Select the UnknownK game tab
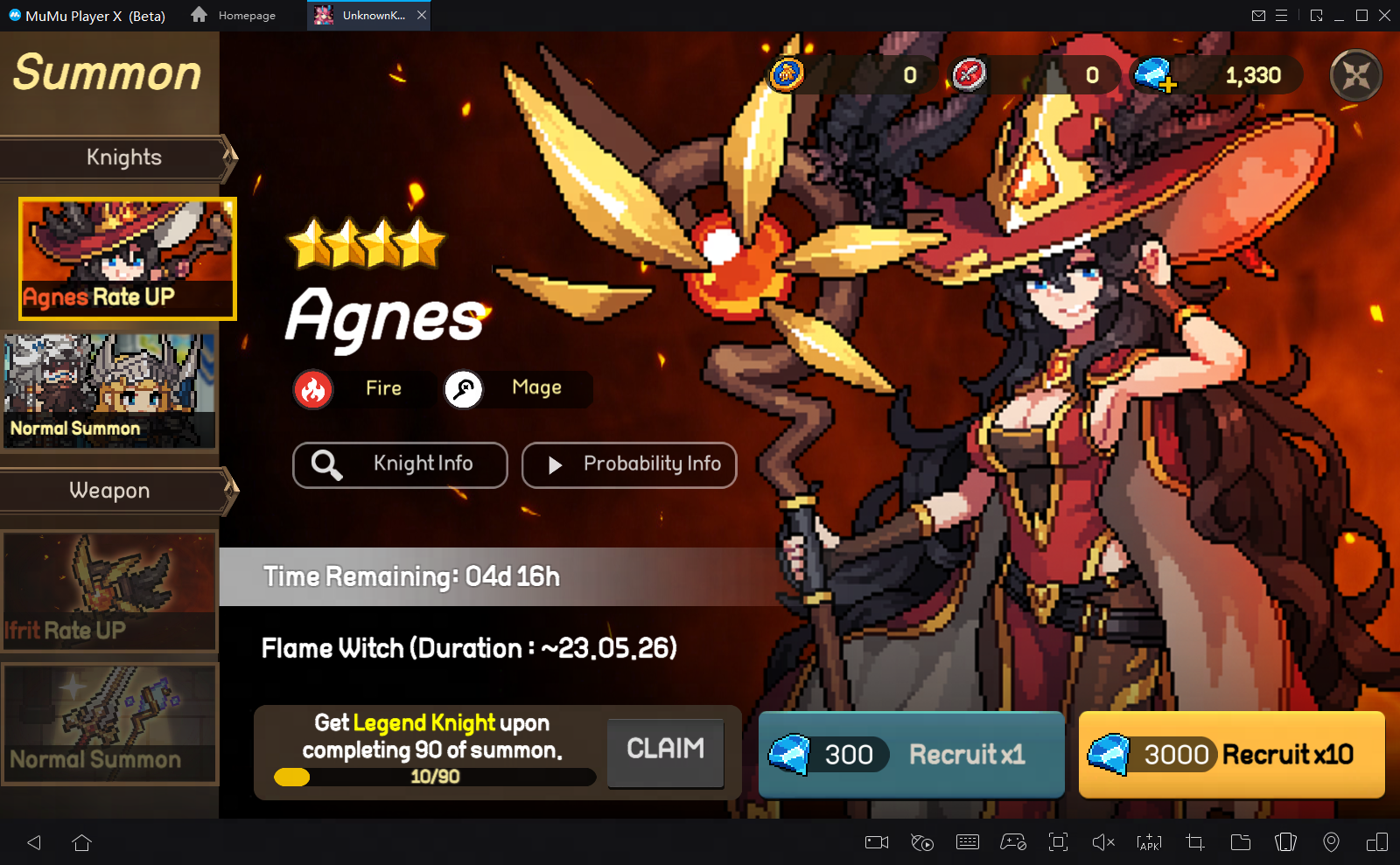1400x865 pixels. [x=362, y=15]
